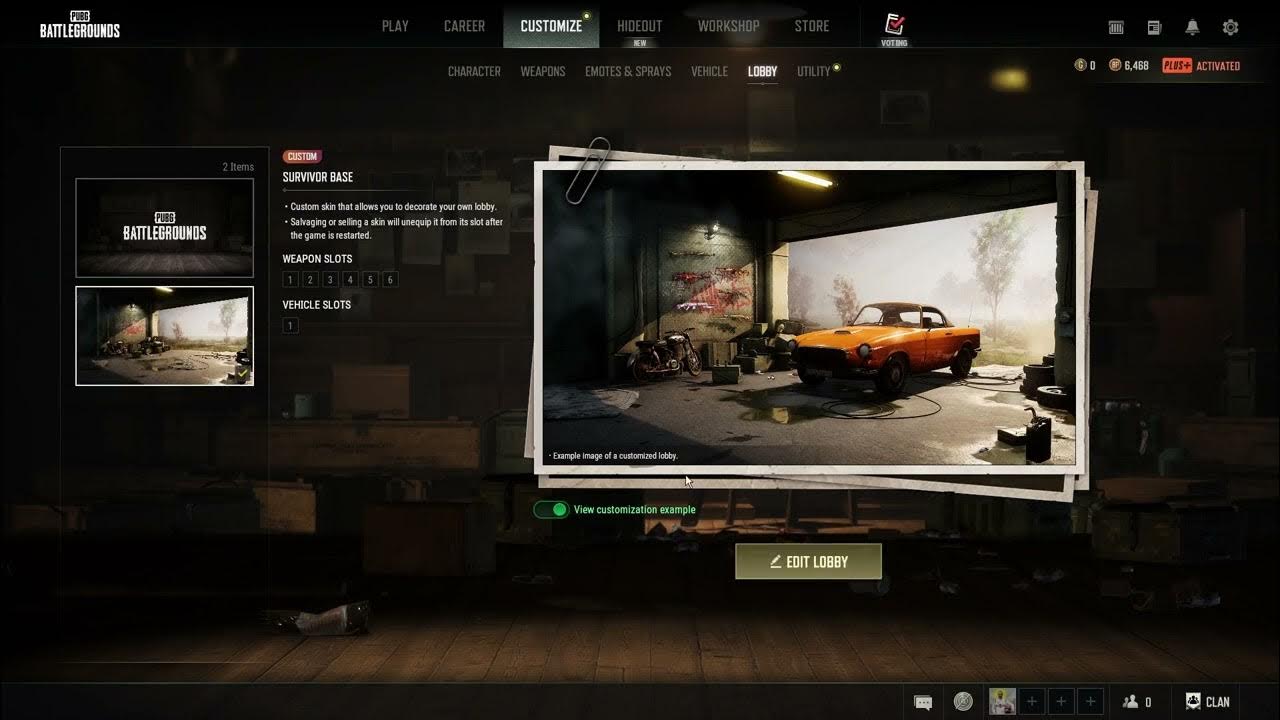
Task: Select the garage lobby thumbnail
Action: click(x=164, y=336)
